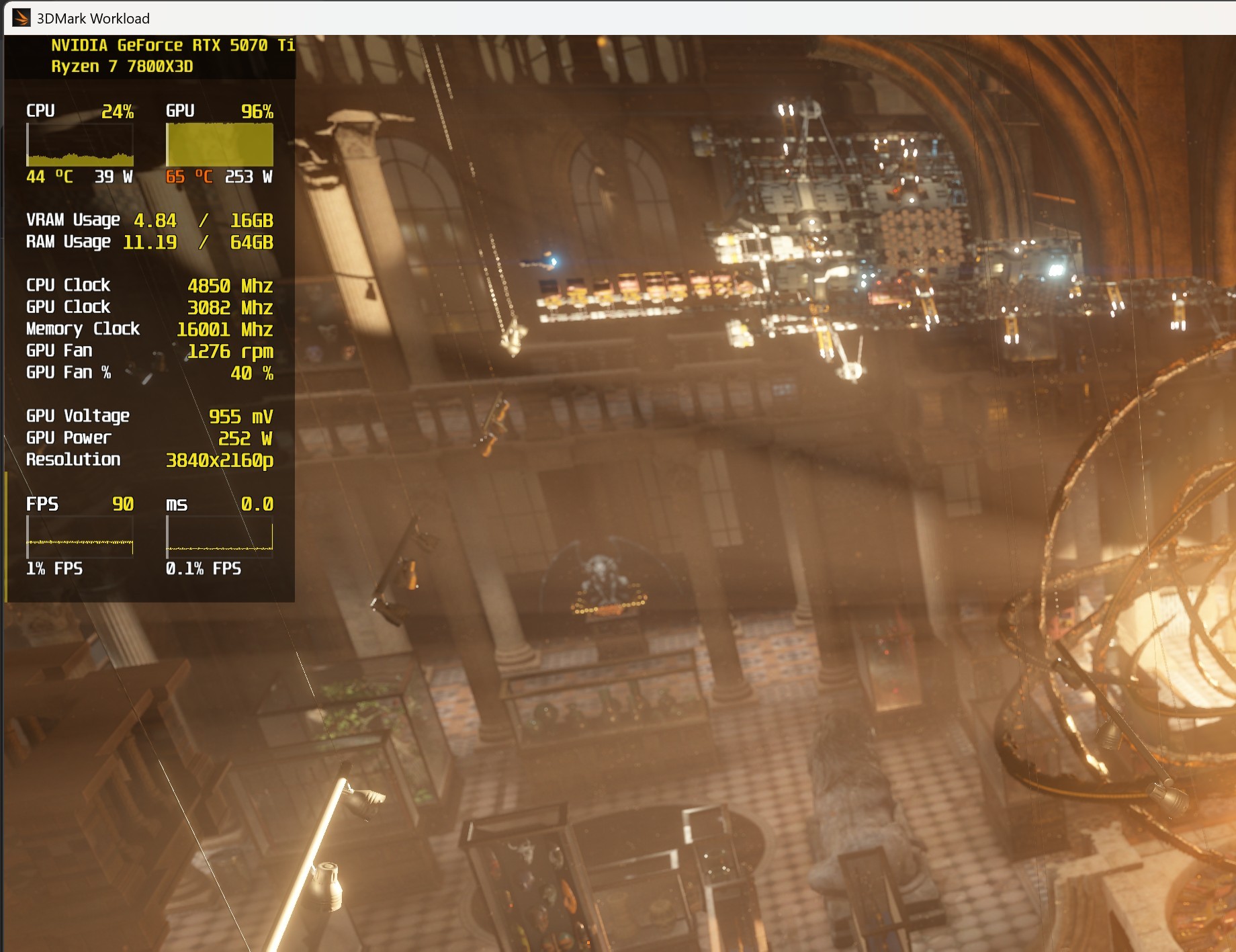Select the CPU usage graph
The width and height of the screenshot is (1236, 952).
pos(81,146)
